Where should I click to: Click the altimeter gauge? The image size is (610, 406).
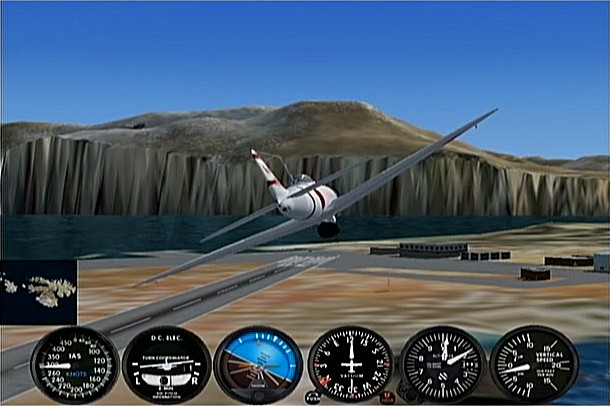pos(442,365)
